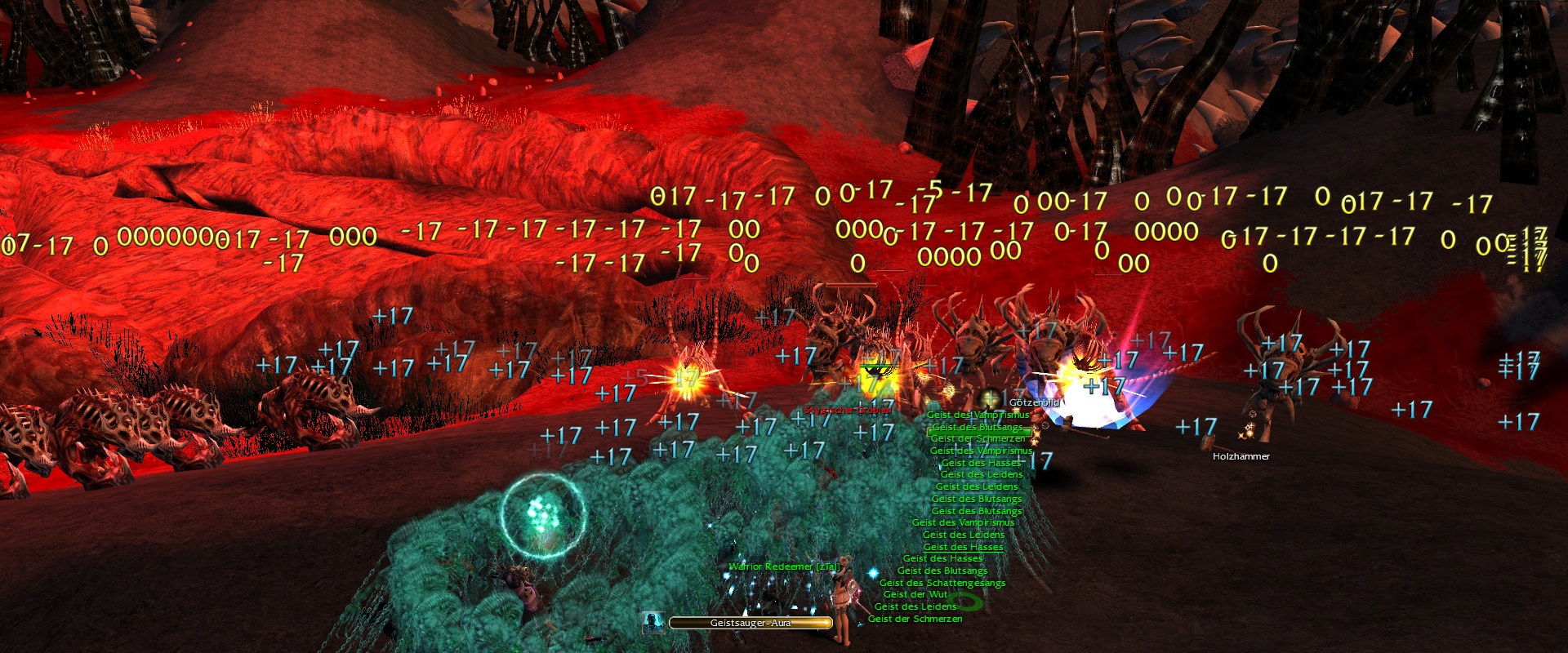Viewport: 1568px width, 653px height.
Task: Target the Geist der Wut label
Action: pyautogui.click(x=915, y=594)
